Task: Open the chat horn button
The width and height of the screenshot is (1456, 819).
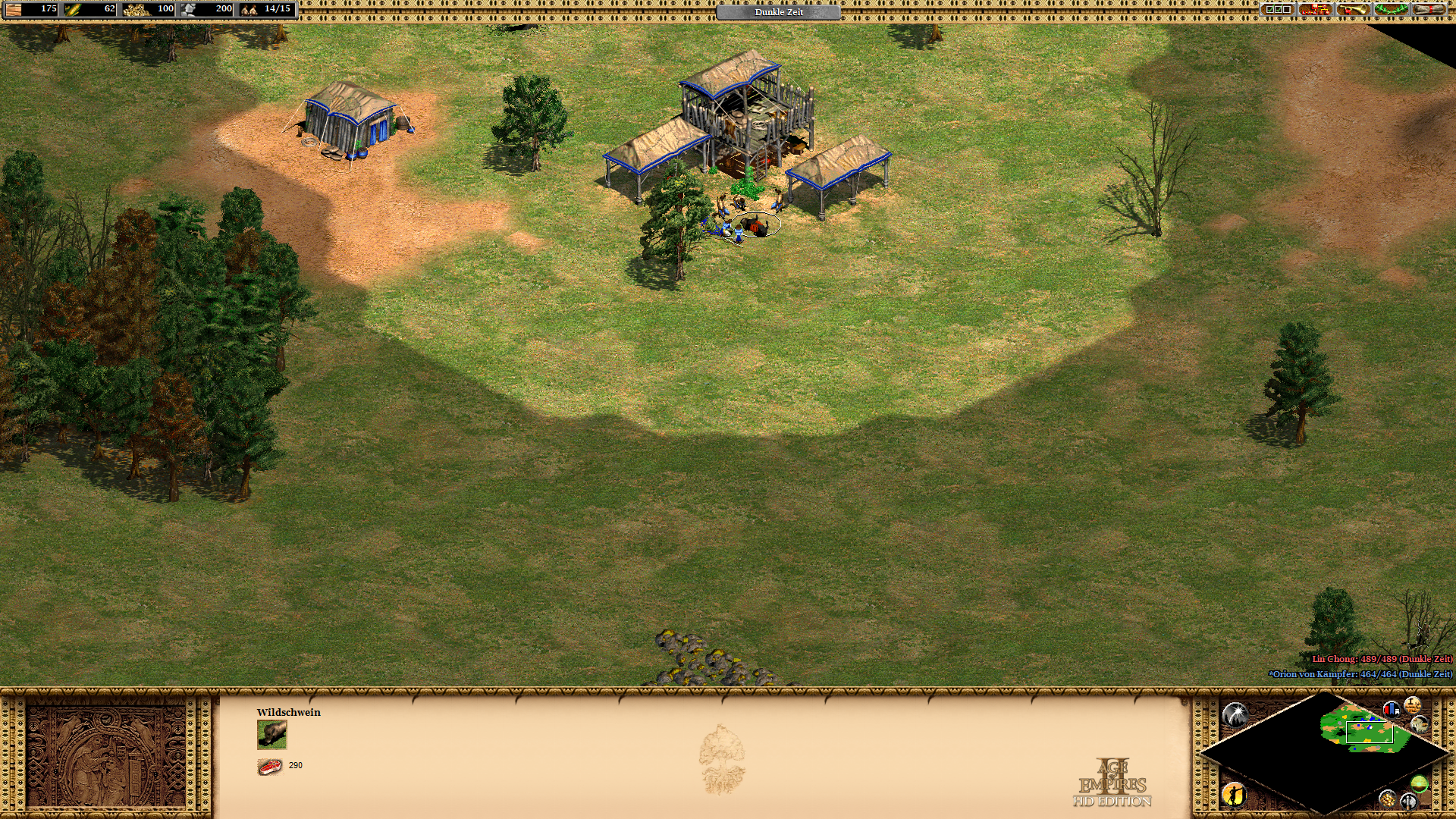Action: [1353, 10]
